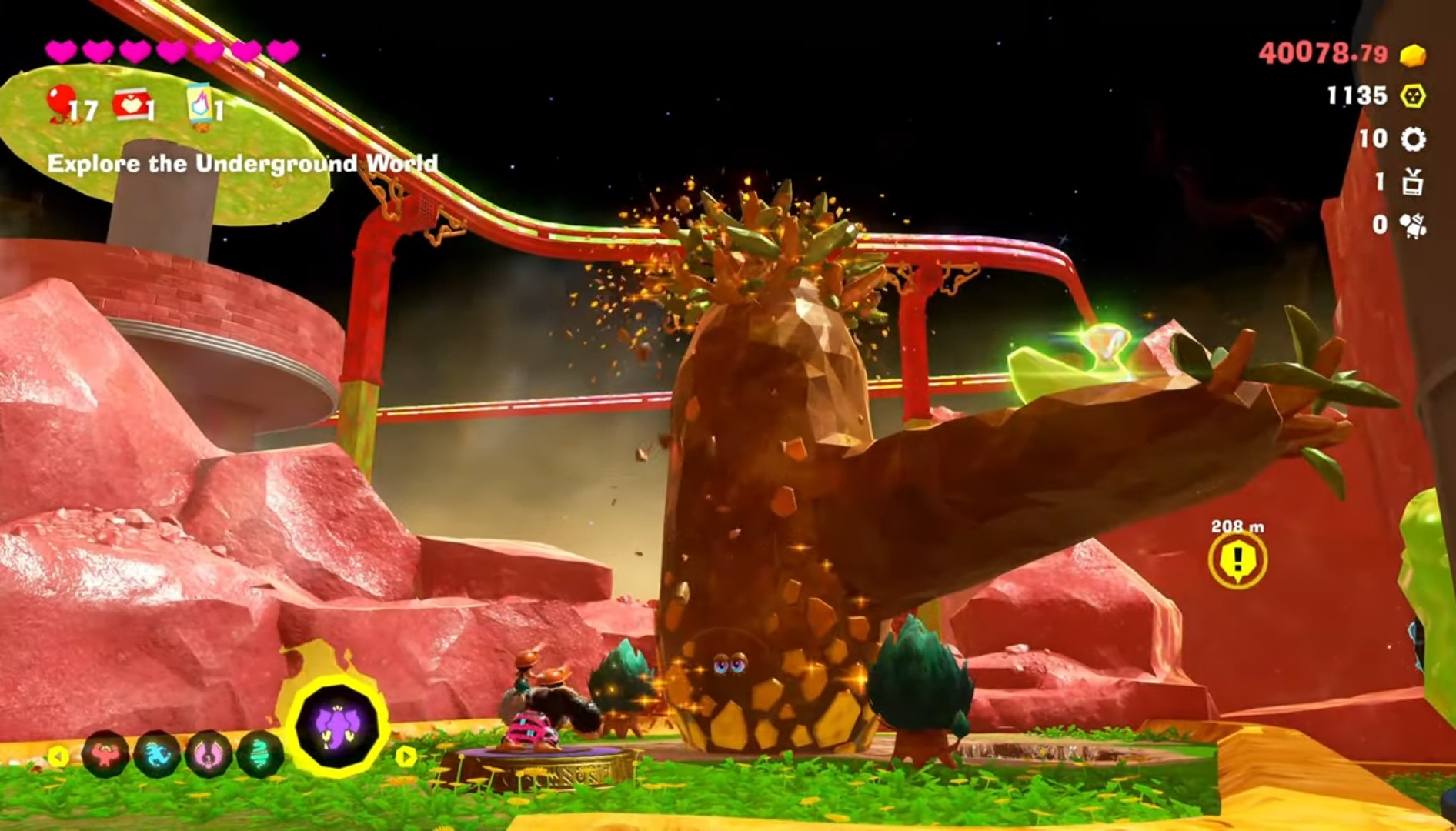
Task: Click the left arrow of the Bananza selector
Action: pyautogui.click(x=58, y=756)
